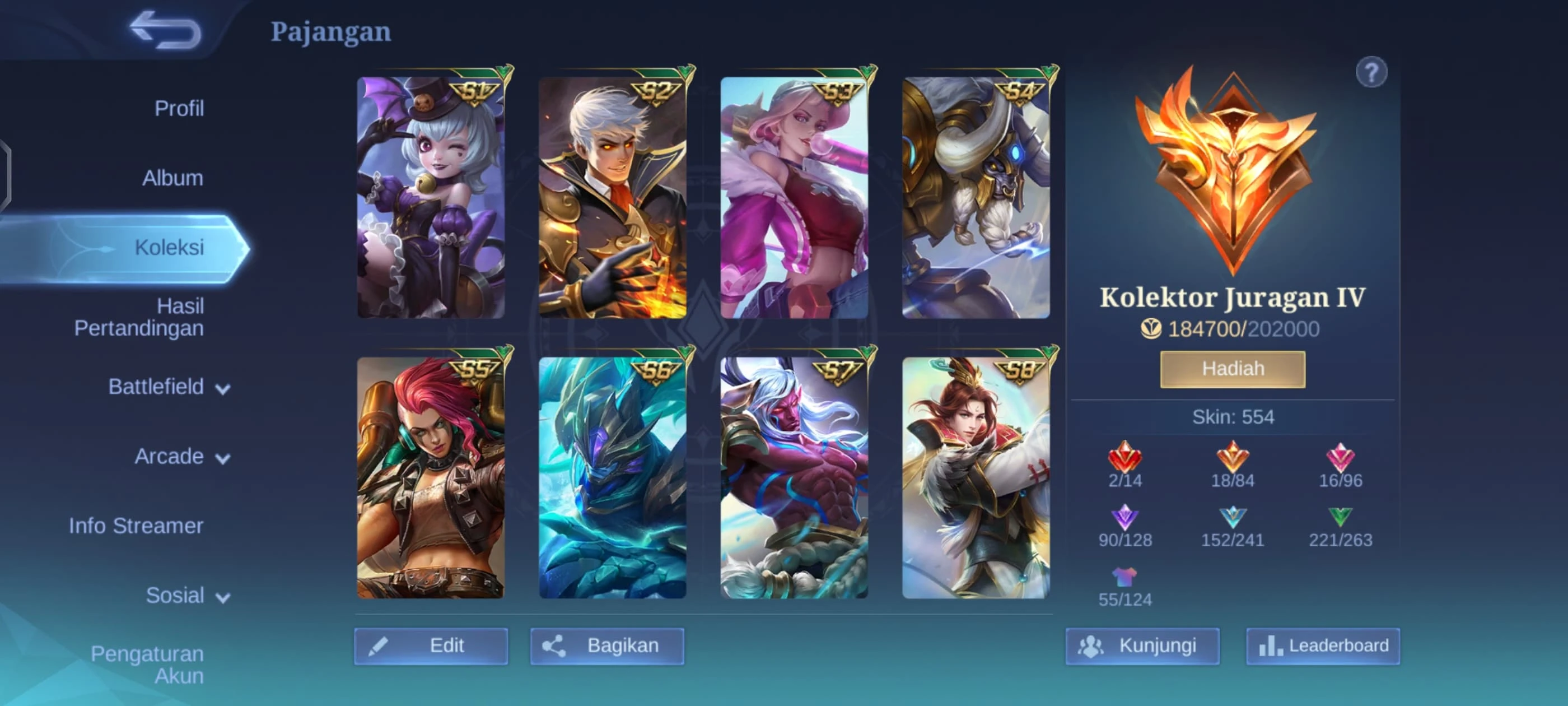Expand the Arcade menu entry
This screenshot has height=706, width=1568.
click(x=181, y=456)
